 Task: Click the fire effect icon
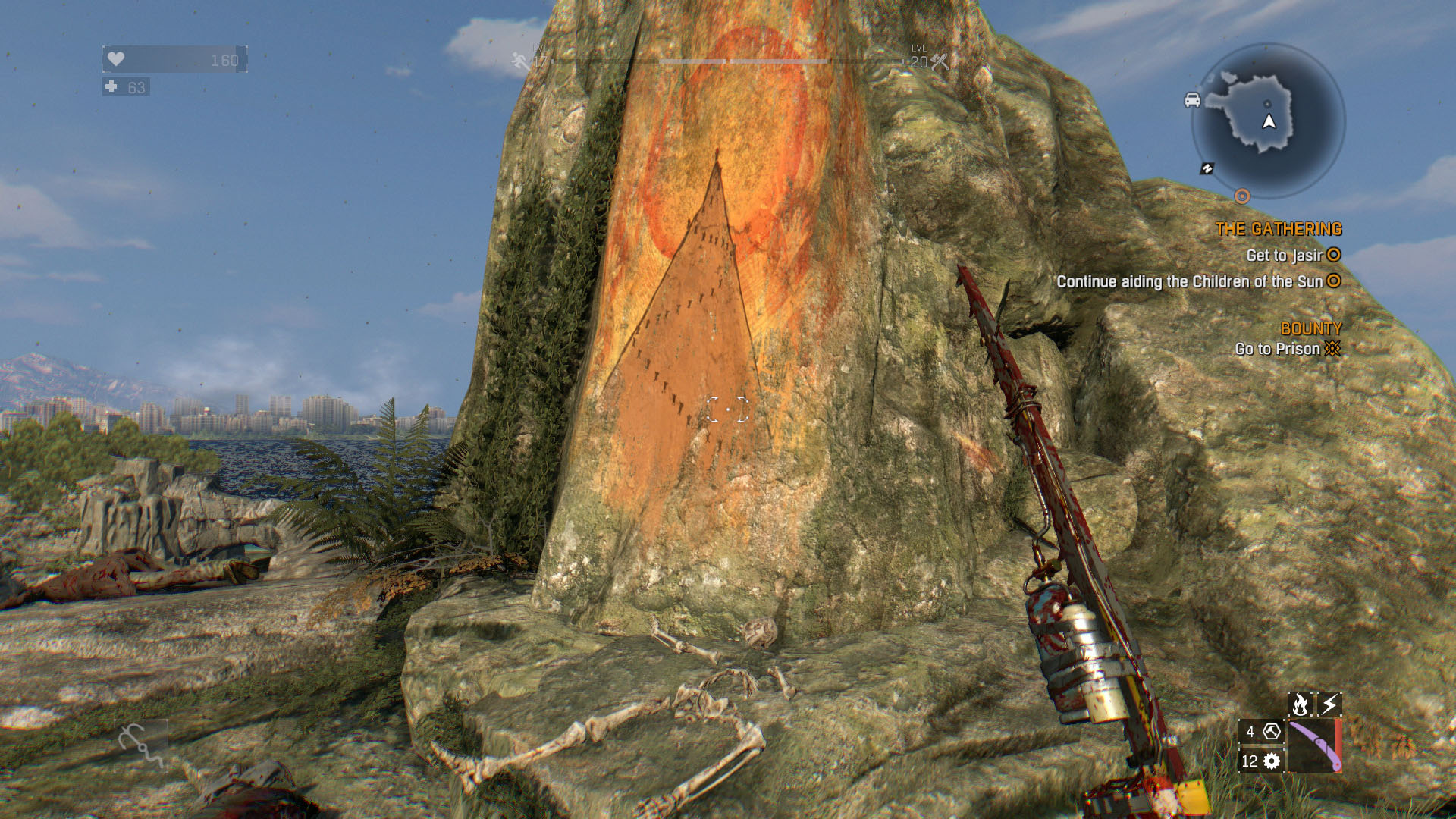click(x=1300, y=704)
